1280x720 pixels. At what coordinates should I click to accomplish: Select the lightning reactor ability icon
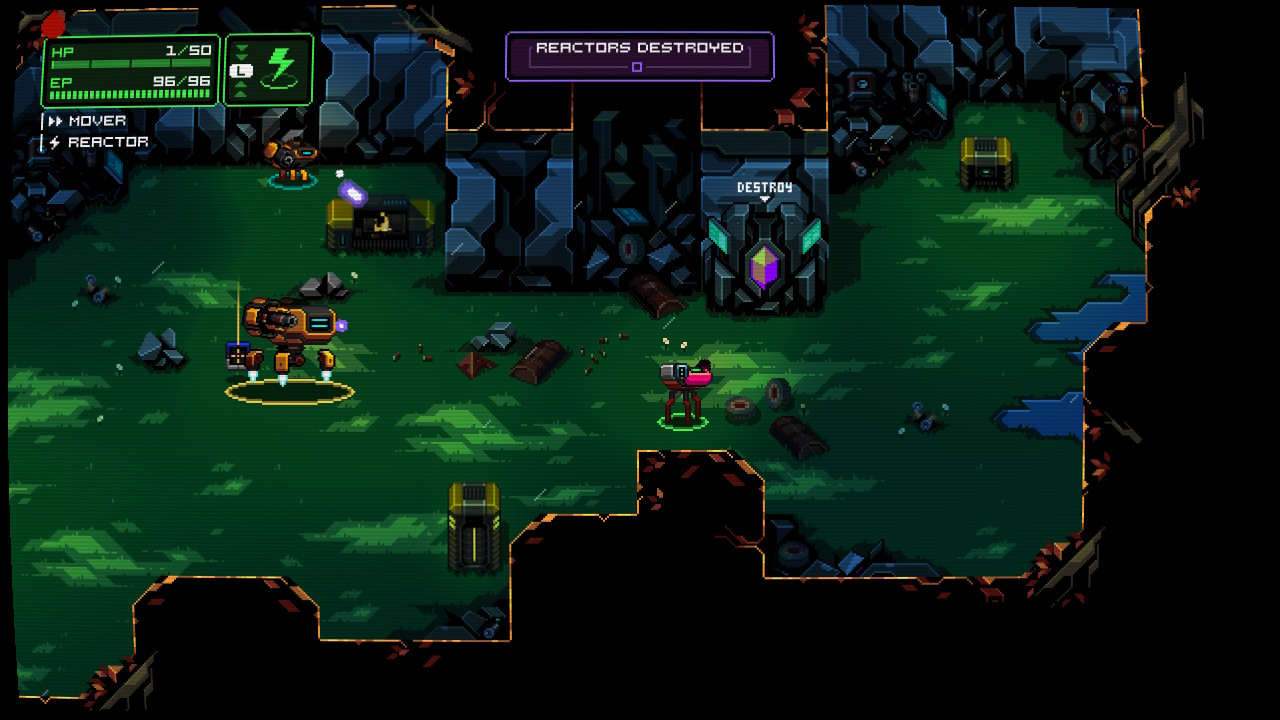280,66
